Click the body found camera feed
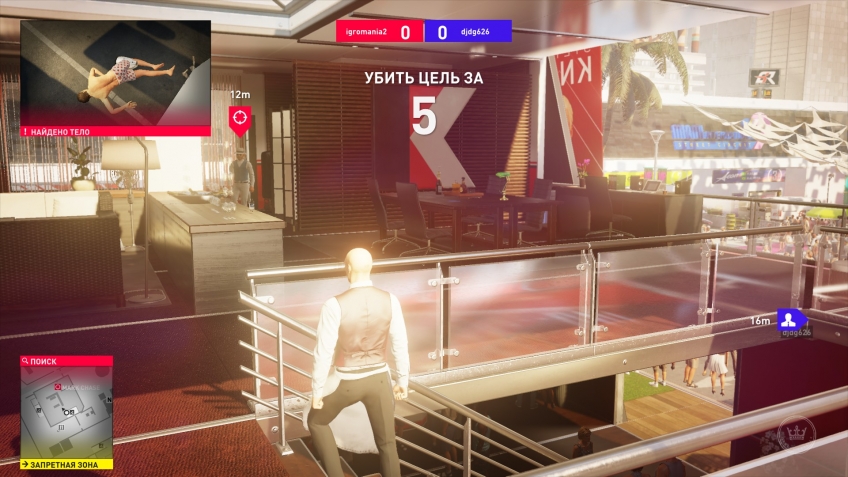This screenshot has width=848, height=477. click(x=115, y=72)
